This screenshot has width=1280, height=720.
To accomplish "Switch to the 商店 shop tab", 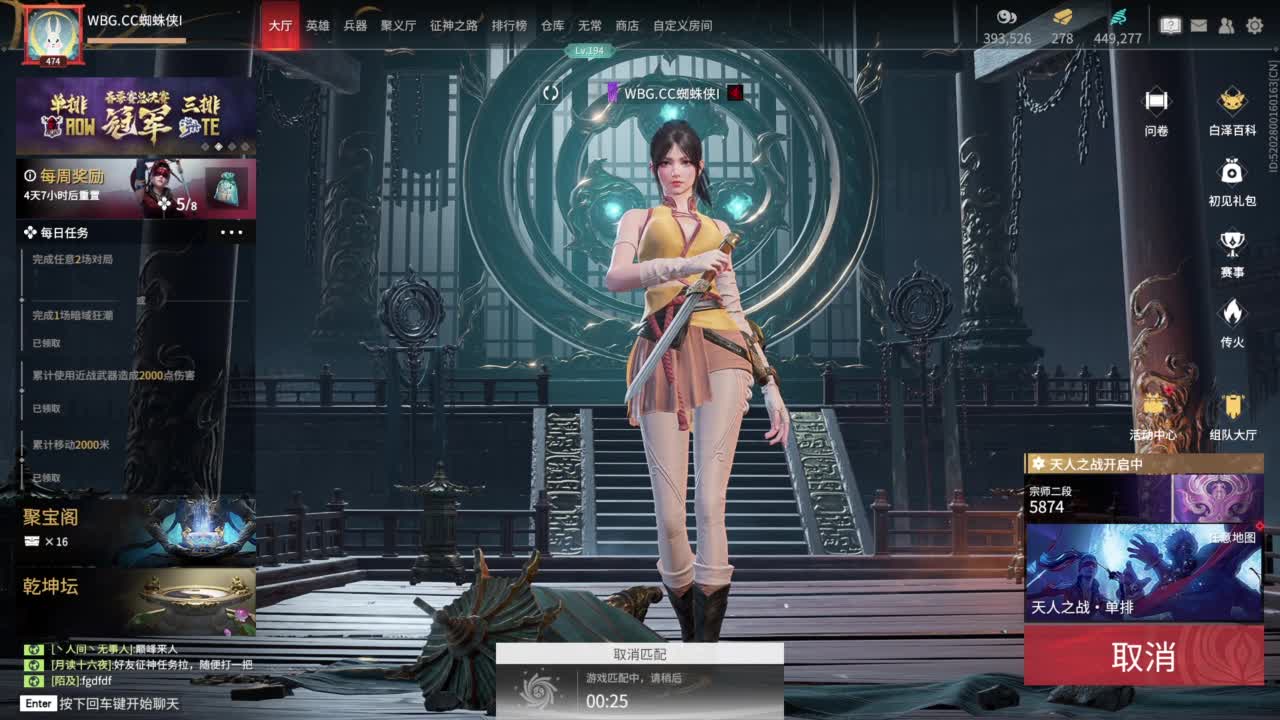I will 627,26.
